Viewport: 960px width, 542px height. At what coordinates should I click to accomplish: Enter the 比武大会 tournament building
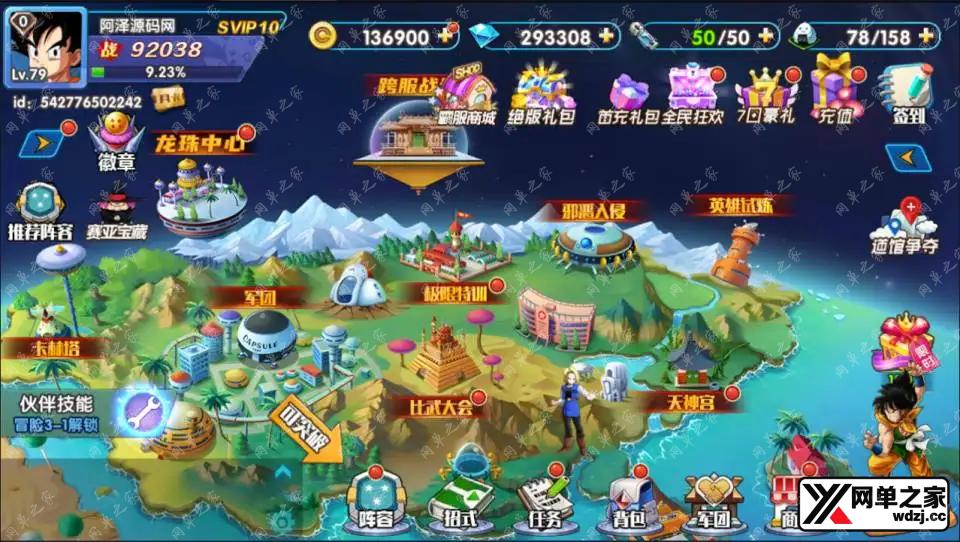tap(440, 360)
